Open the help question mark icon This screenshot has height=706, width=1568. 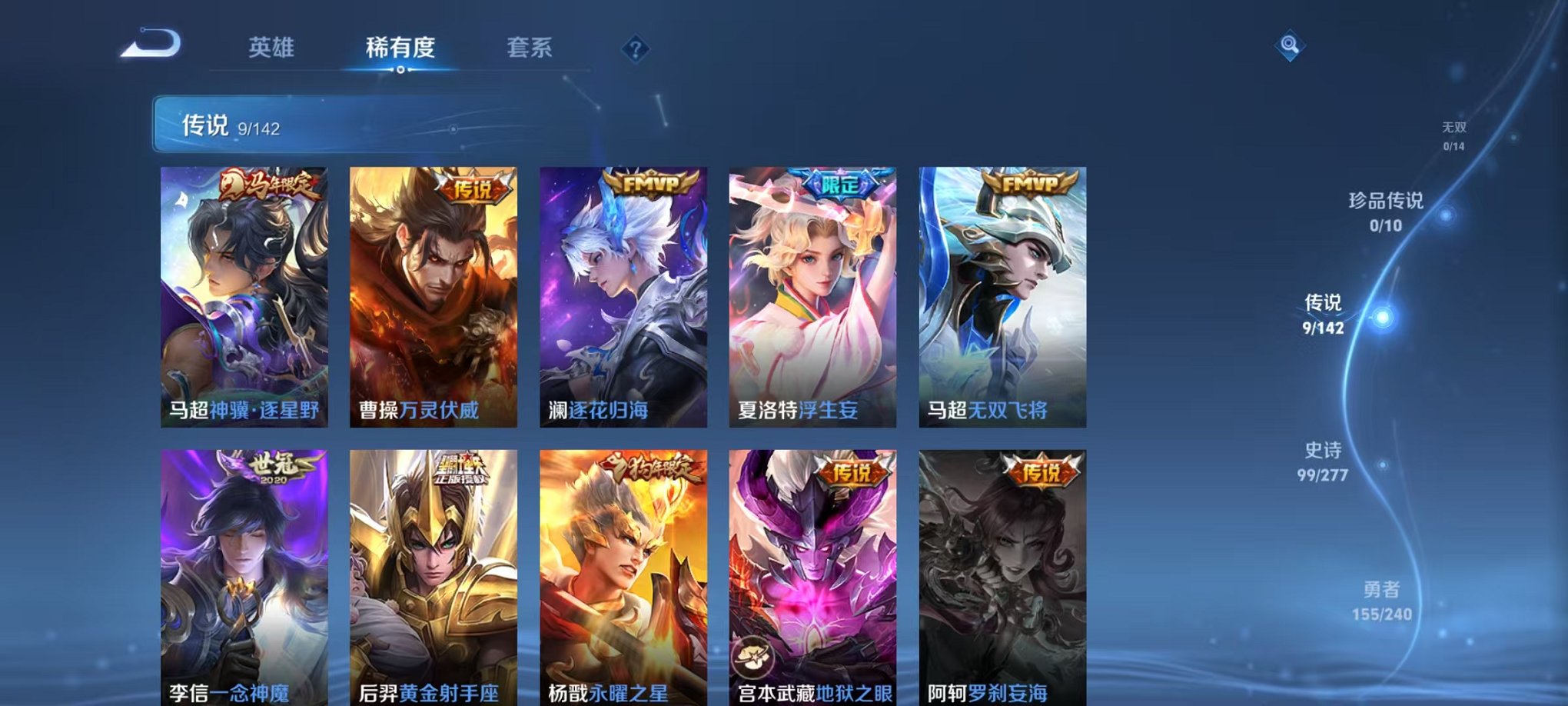[633, 50]
